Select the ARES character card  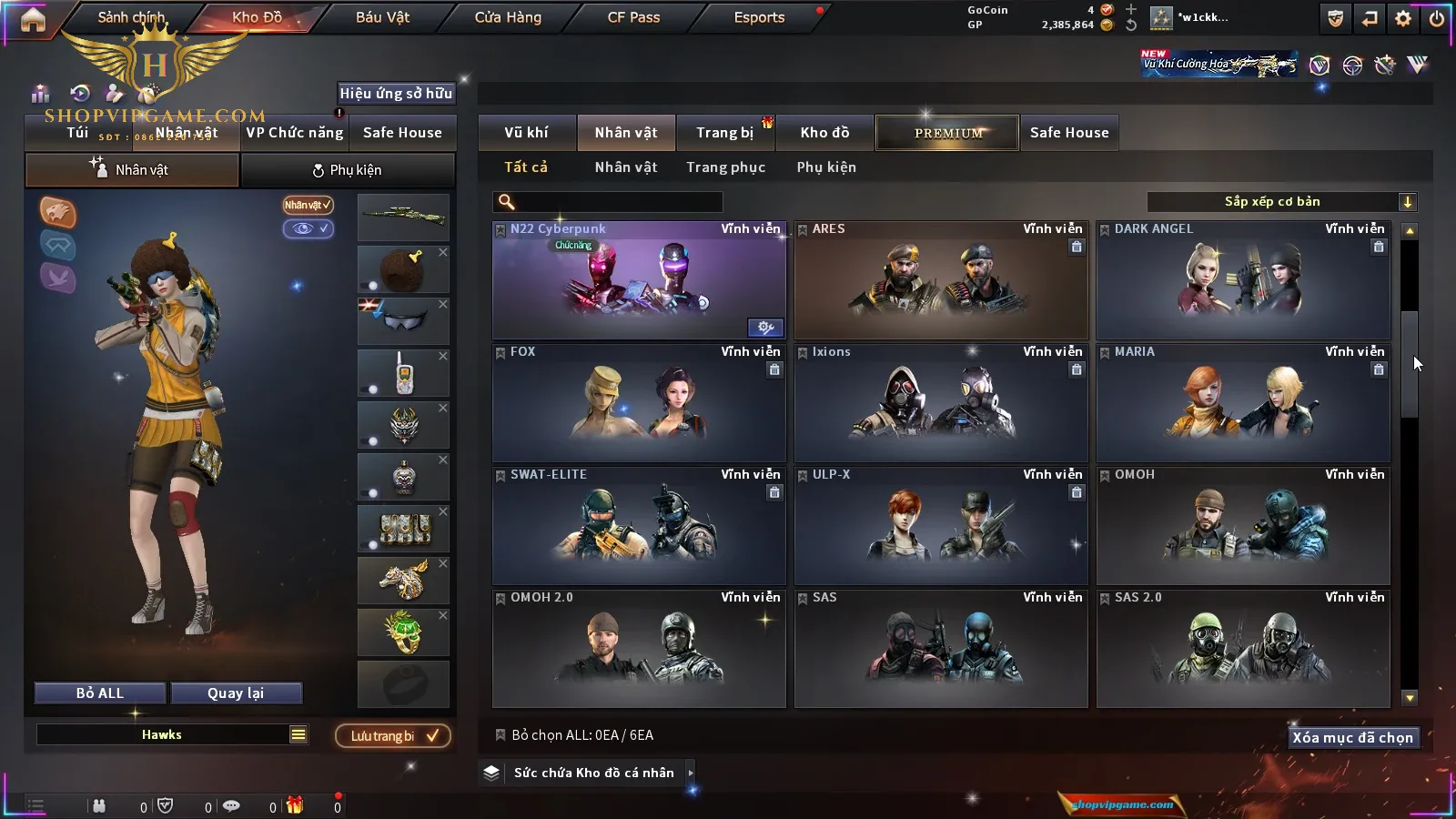coord(941,280)
